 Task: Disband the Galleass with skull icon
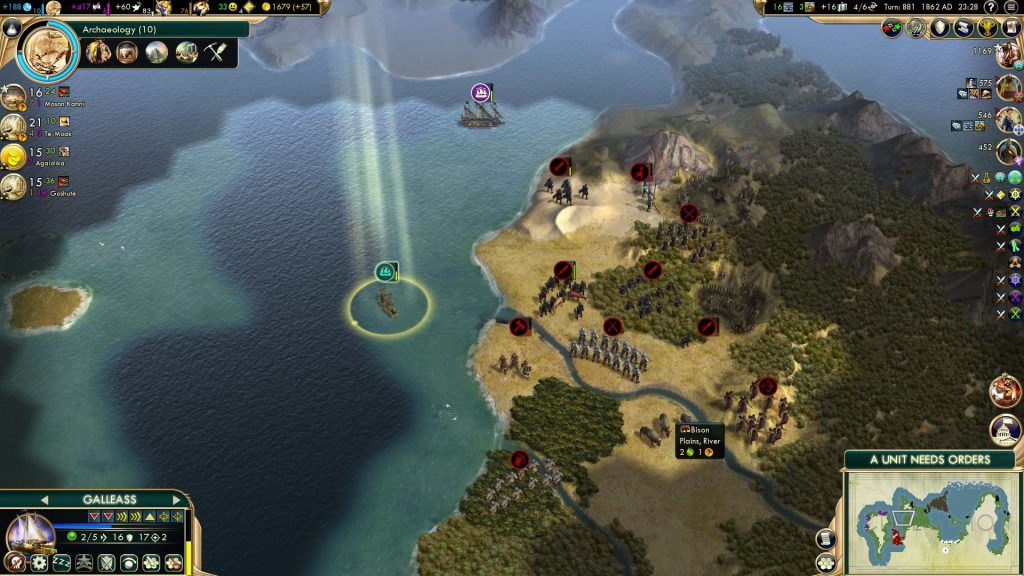point(17,563)
